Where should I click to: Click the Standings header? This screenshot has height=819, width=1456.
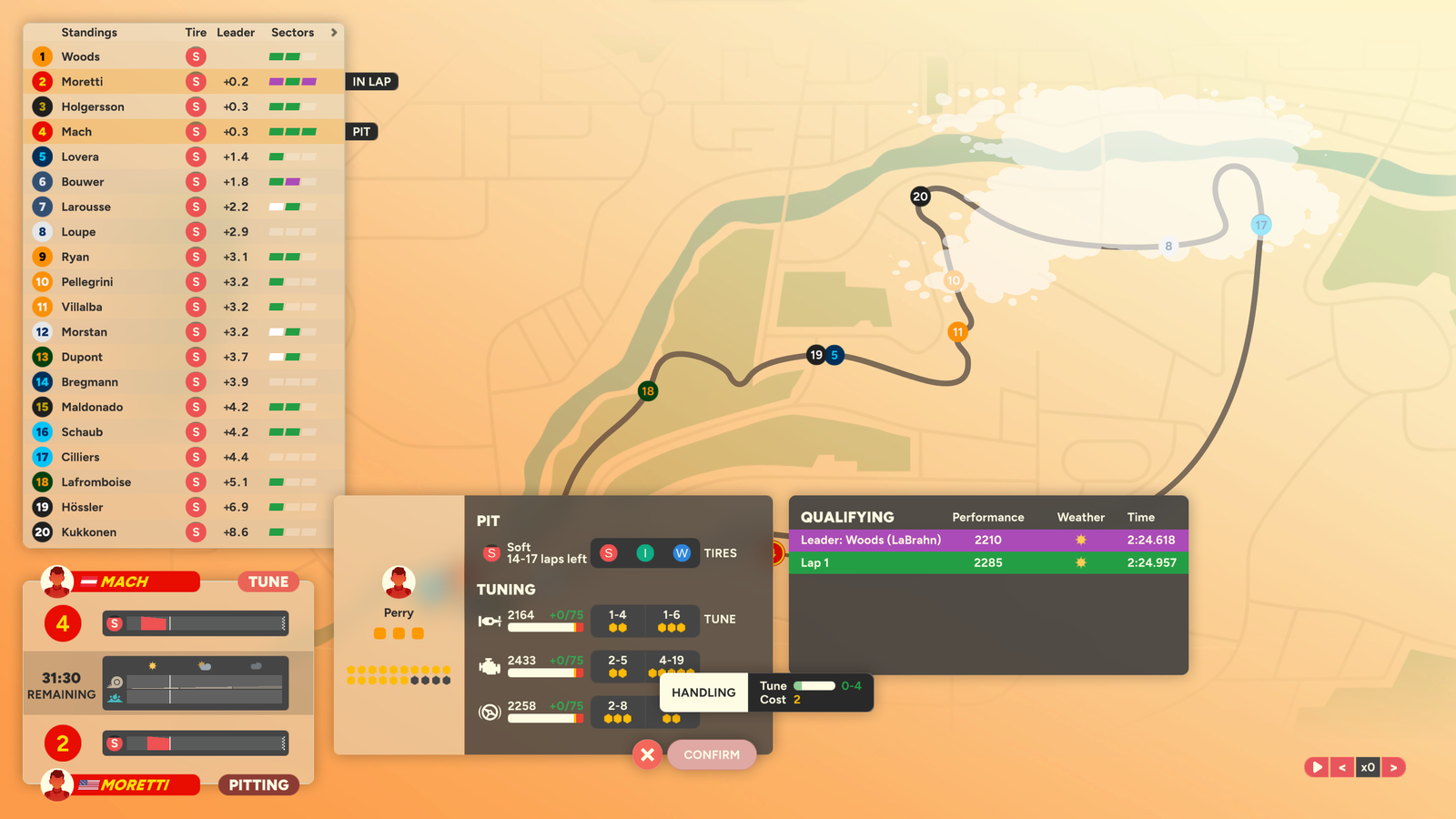(x=89, y=32)
